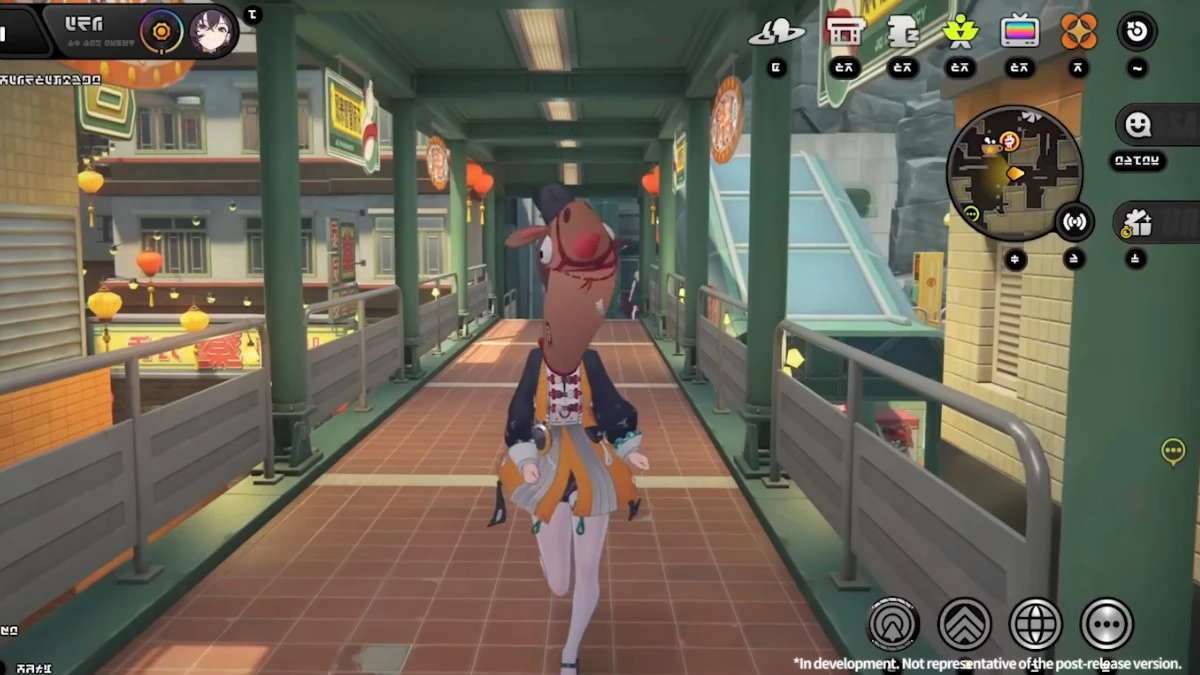Toggle the signal broadcast button beside minimap
The width and height of the screenshot is (1200, 675).
[1074, 222]
